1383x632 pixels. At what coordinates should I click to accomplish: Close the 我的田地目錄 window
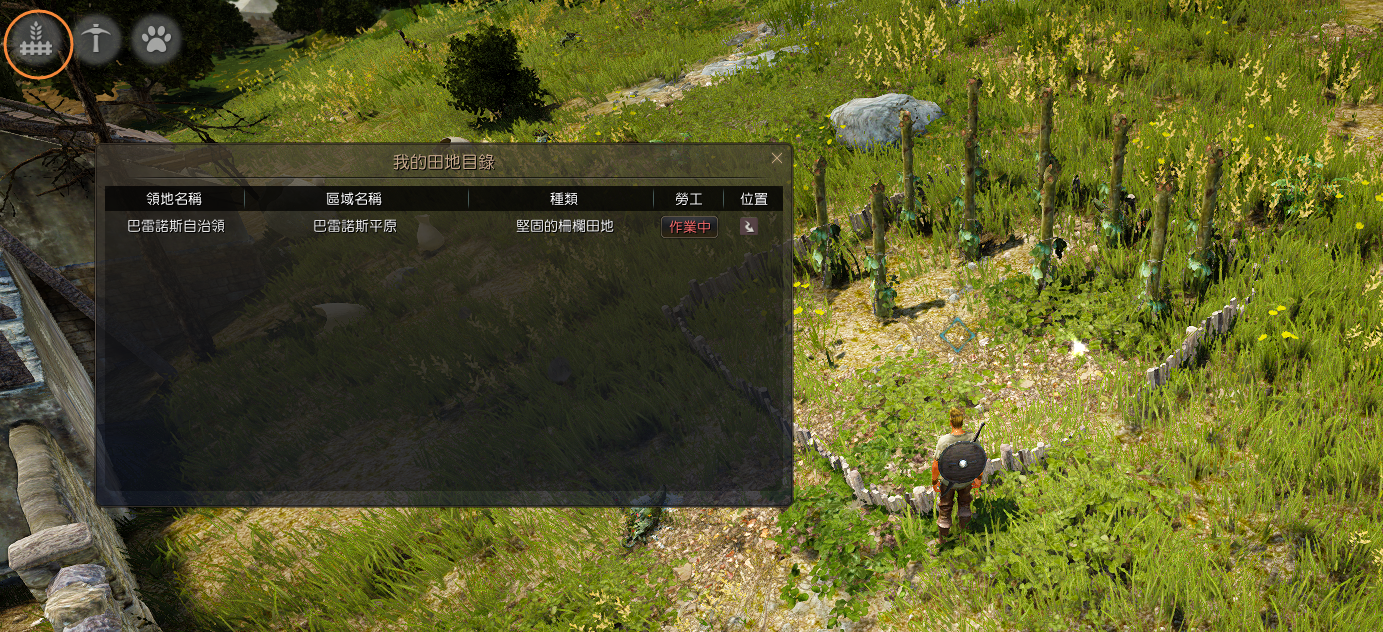(777, 158)
